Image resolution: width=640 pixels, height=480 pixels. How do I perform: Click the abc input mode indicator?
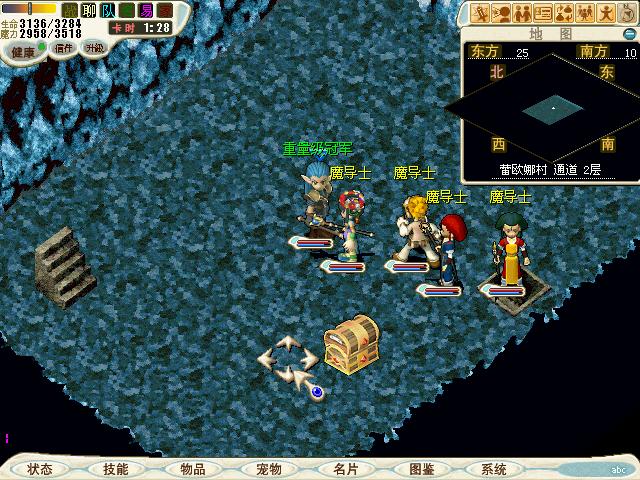(618, 469)
